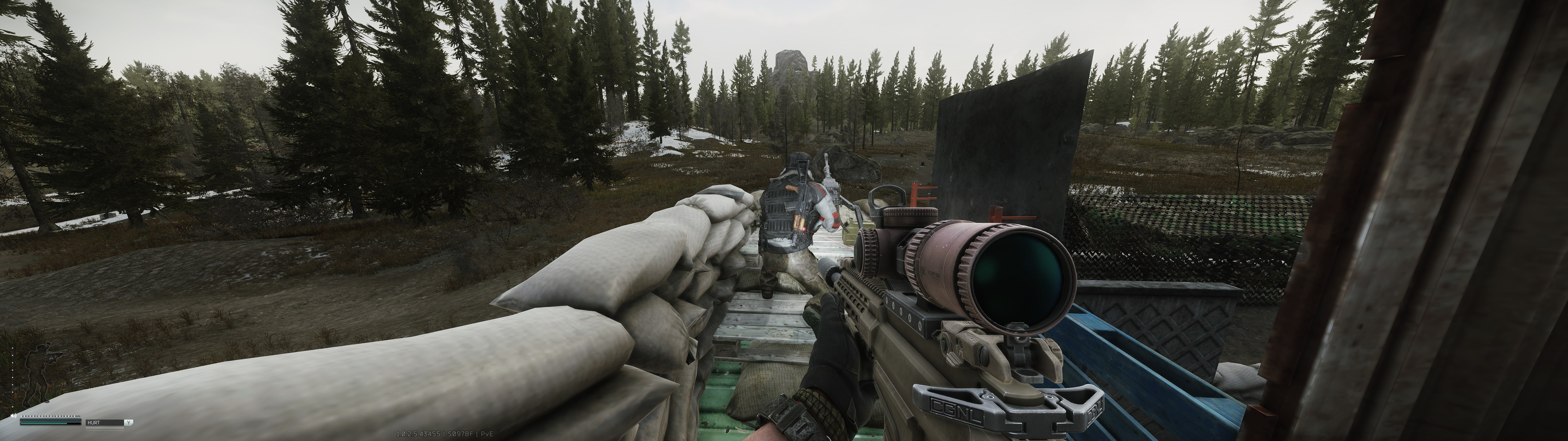Click the dotted movement speed bar
The height and width of the screenshot is (441, 1568).
[51, 417]
